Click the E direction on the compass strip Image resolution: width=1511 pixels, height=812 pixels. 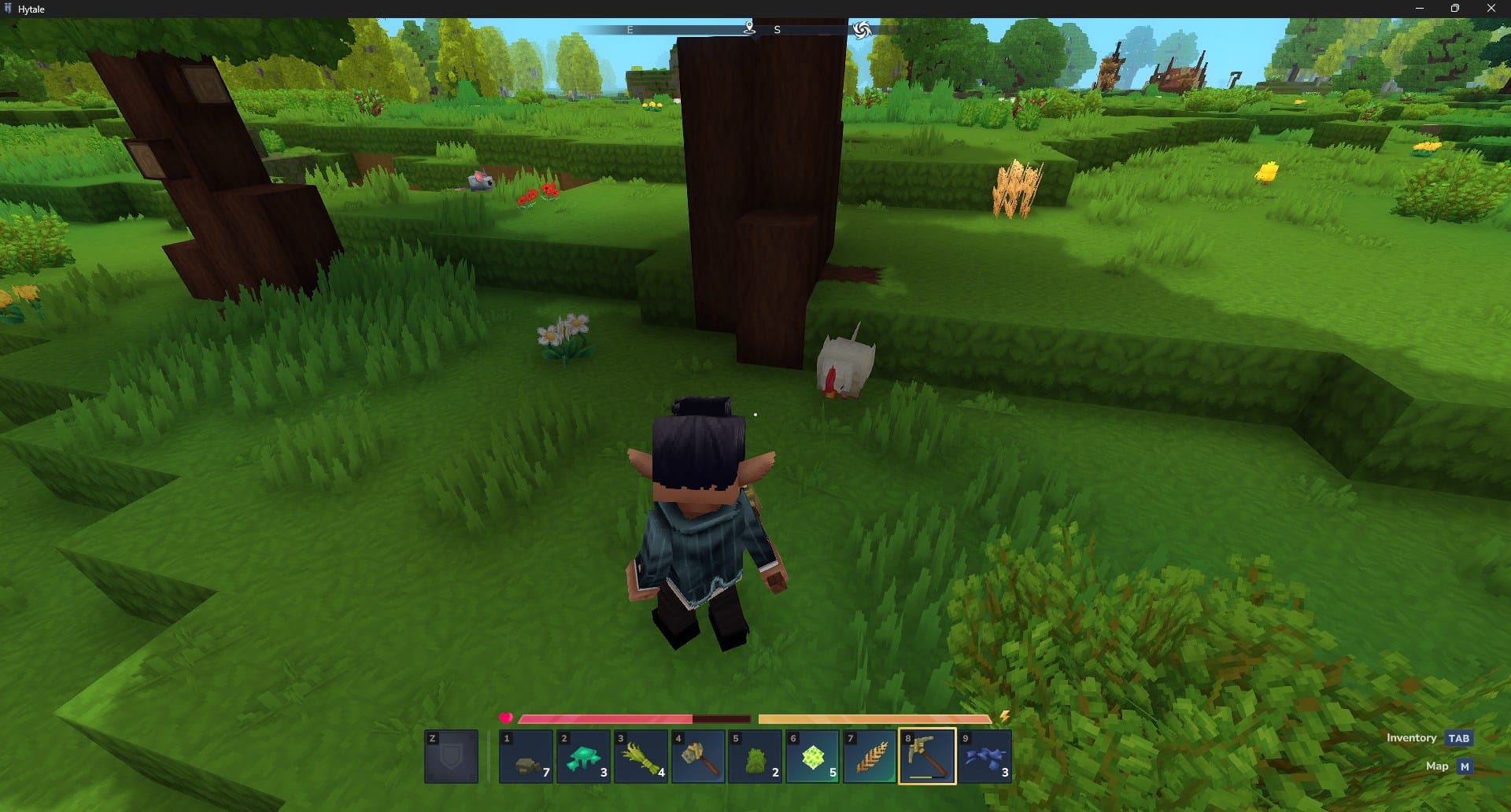pyautogui.click(x=629, y=30)
